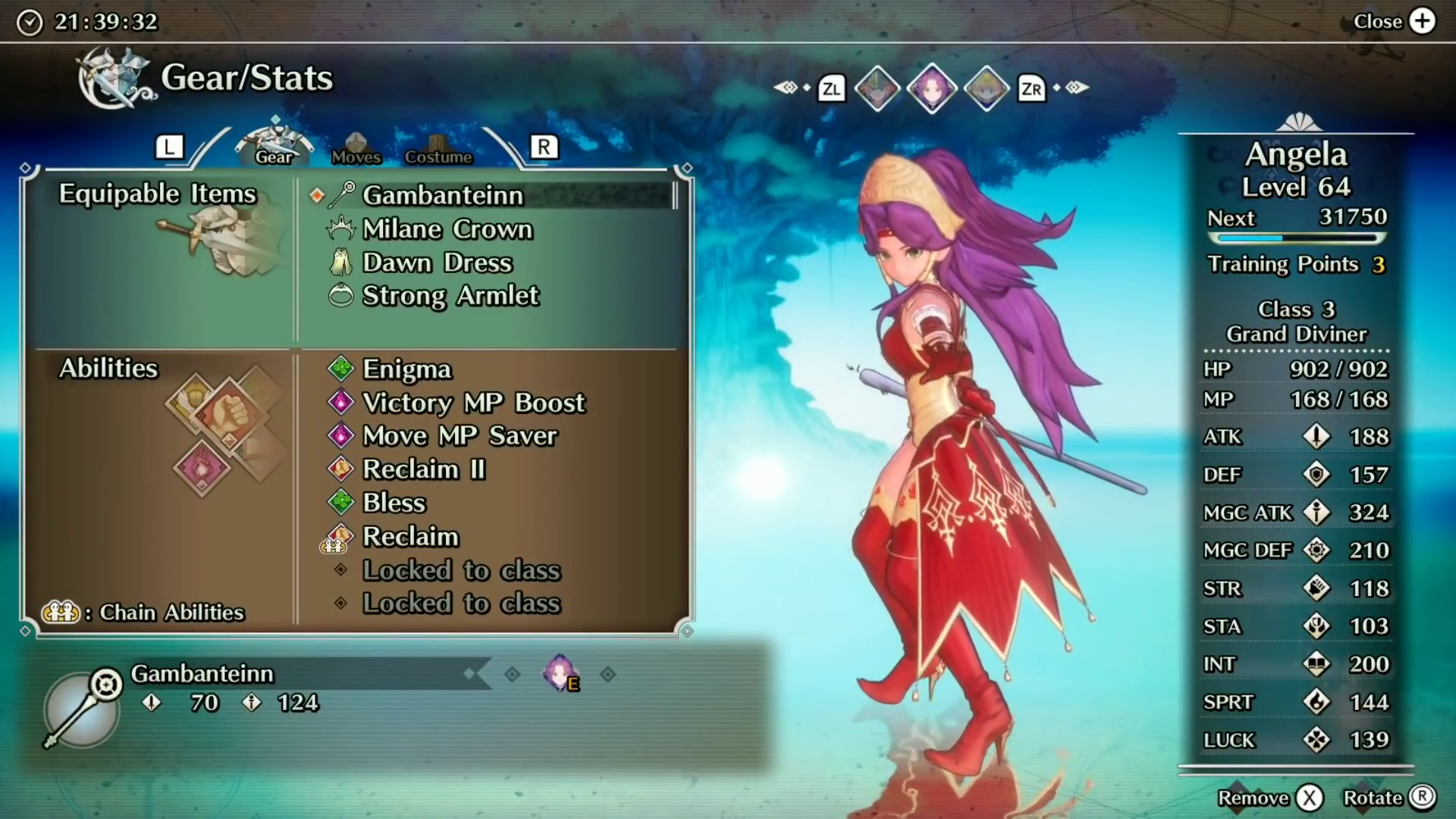Pick the Reclaim chain ability
1456x819 pixels.
pyautogui.click(x=410, y=537)
